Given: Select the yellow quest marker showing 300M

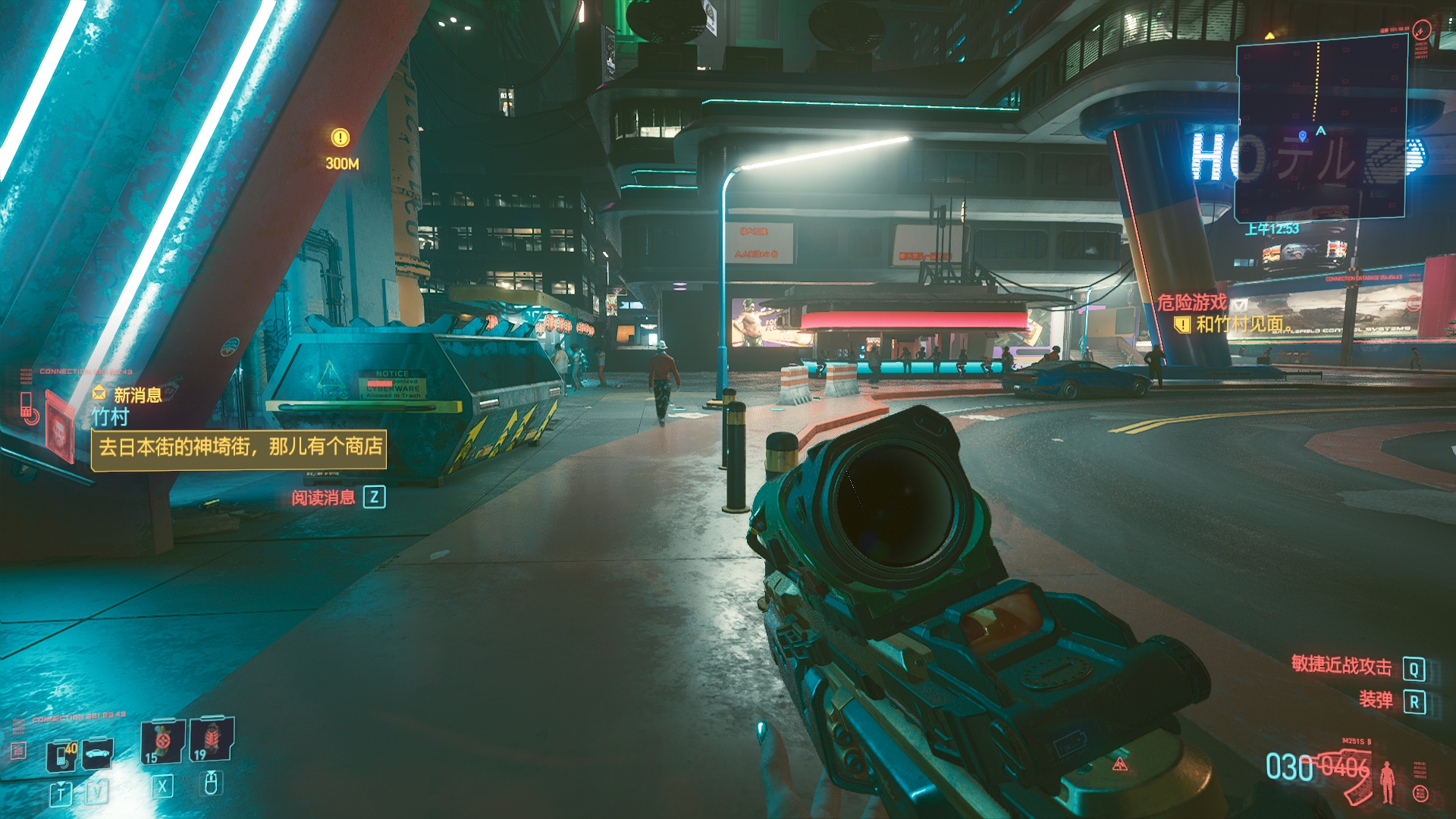Looking at the screenshot, I should click(x=340, y=138).
